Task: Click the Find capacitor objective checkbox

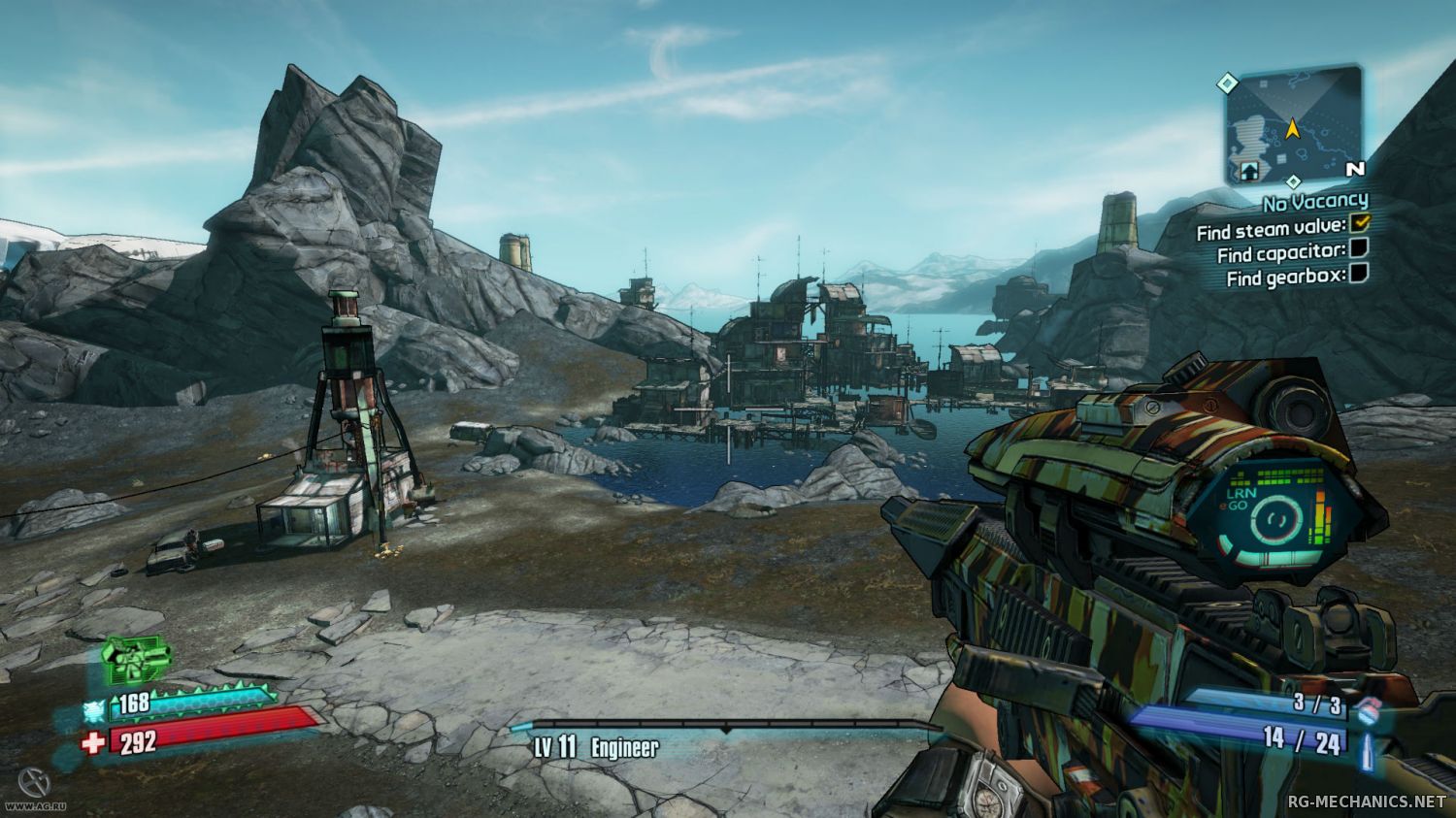Action: pyautogui.click(x=1360, y=248)
